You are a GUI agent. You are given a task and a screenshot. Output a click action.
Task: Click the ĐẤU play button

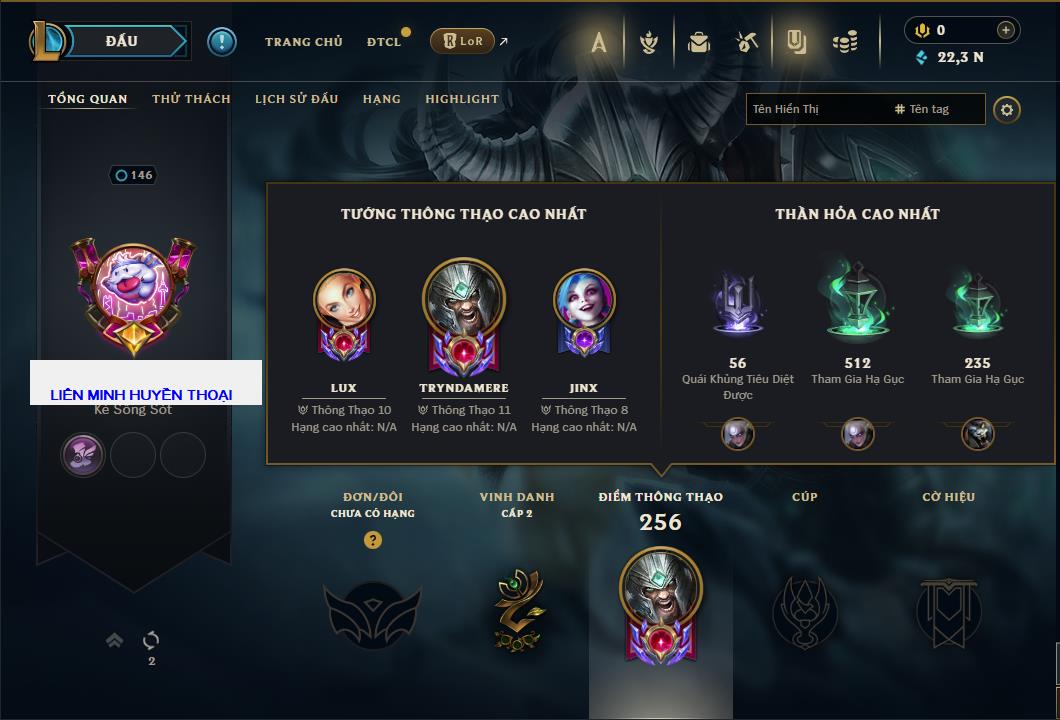pyautogui.click(x=122, y=41)
